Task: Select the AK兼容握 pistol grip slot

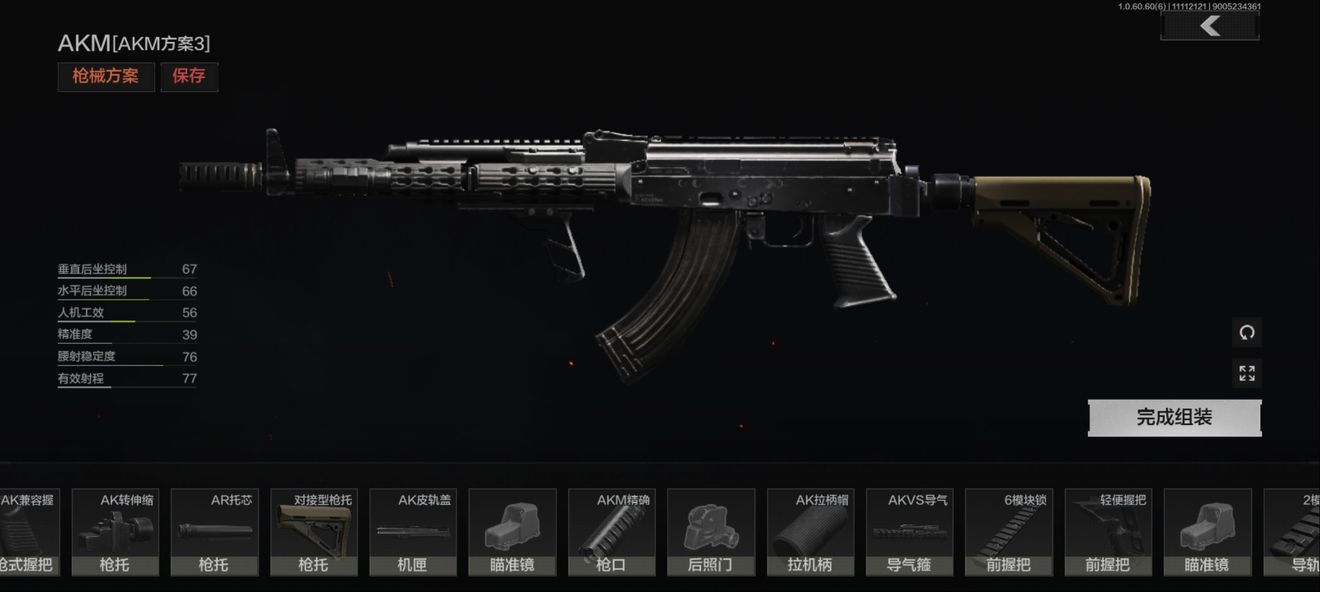Action: point(27,532)
